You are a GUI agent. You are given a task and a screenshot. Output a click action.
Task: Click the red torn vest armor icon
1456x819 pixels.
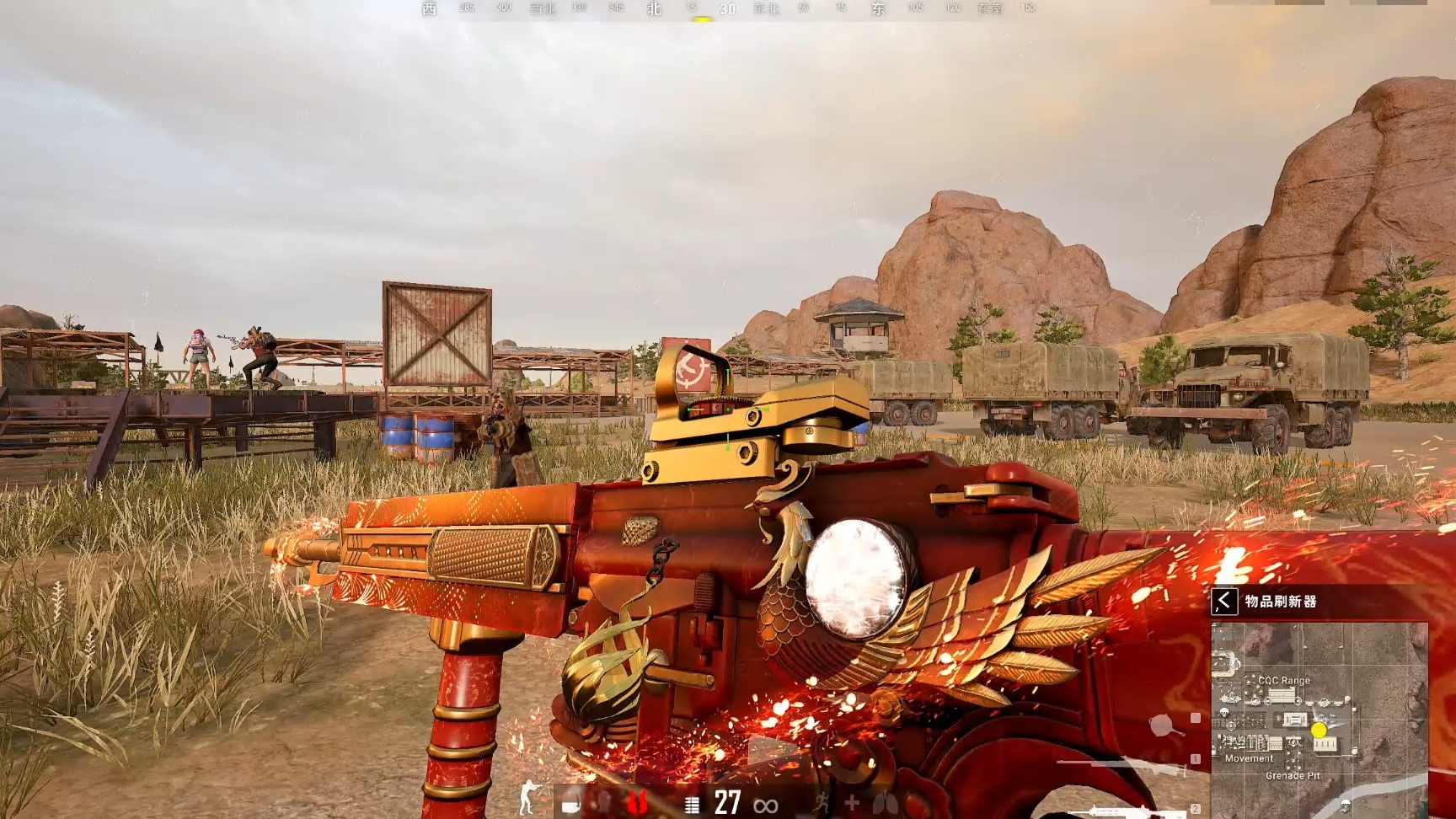tap(637, 803)
